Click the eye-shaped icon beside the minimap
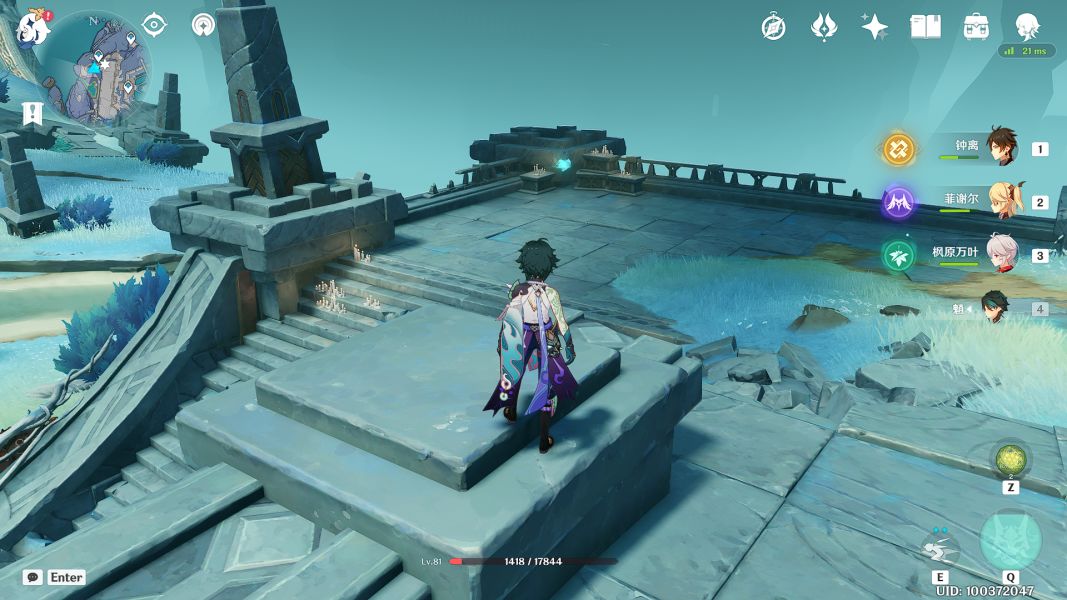 pos(154,25)
